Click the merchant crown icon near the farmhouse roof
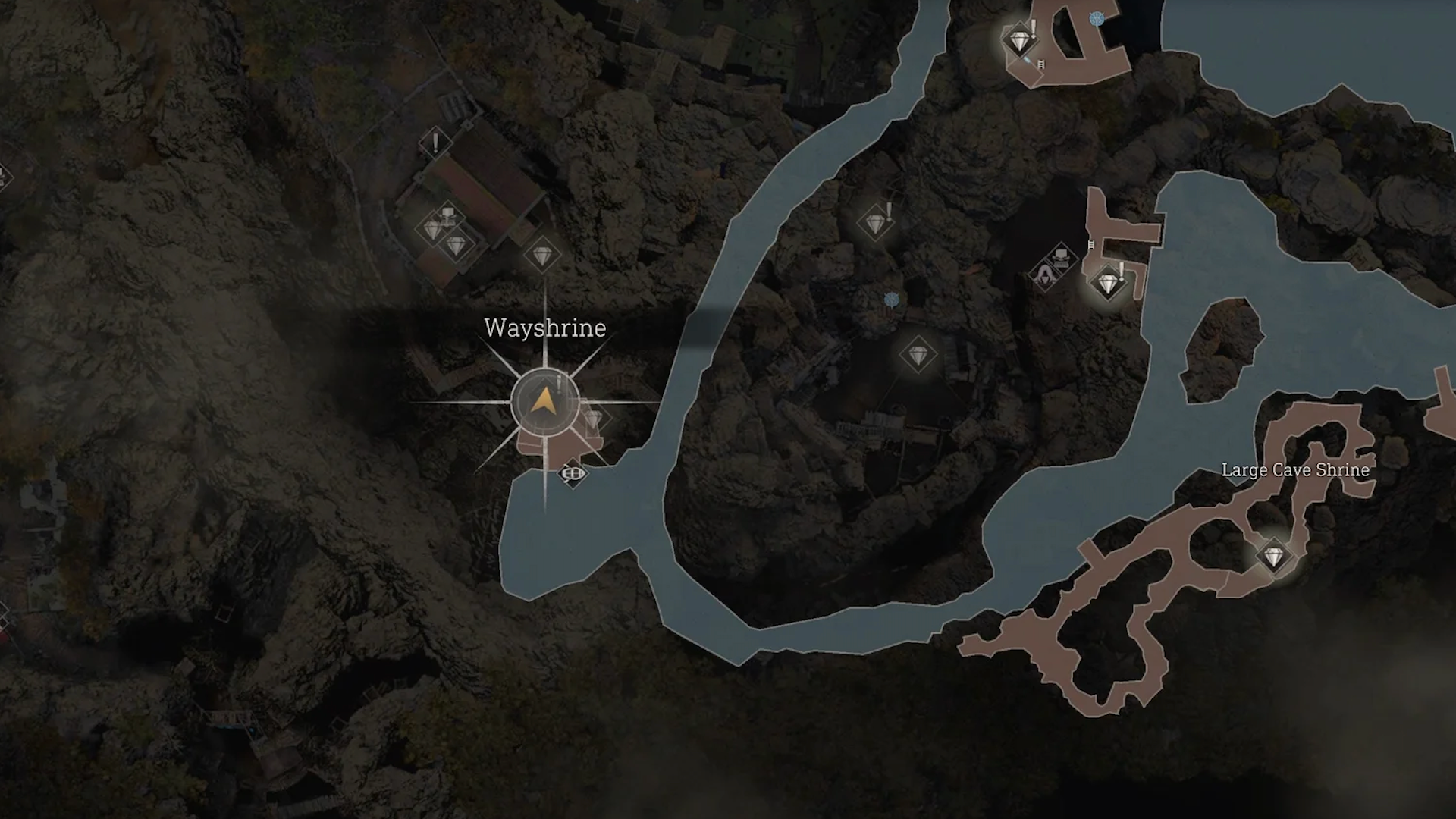1456x819 pixels. (449, 215)
